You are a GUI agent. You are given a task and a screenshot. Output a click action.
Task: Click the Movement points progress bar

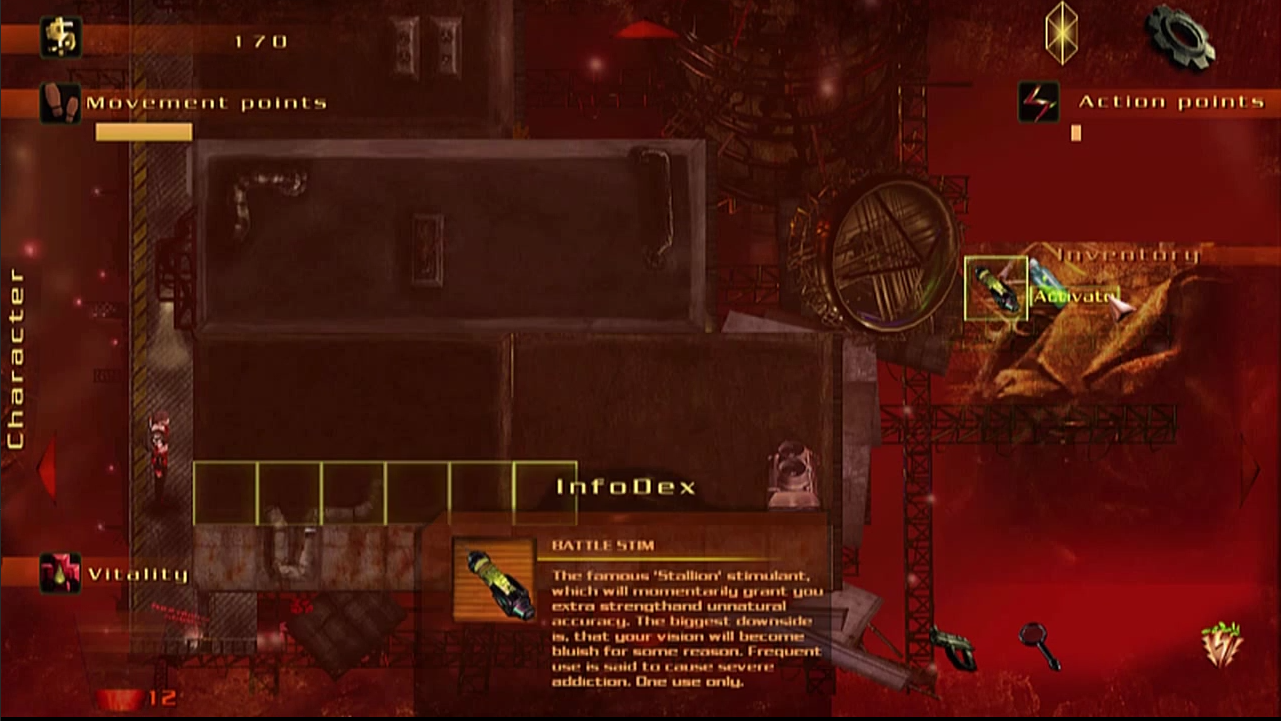pyautogui.click(x=143, y=129)
